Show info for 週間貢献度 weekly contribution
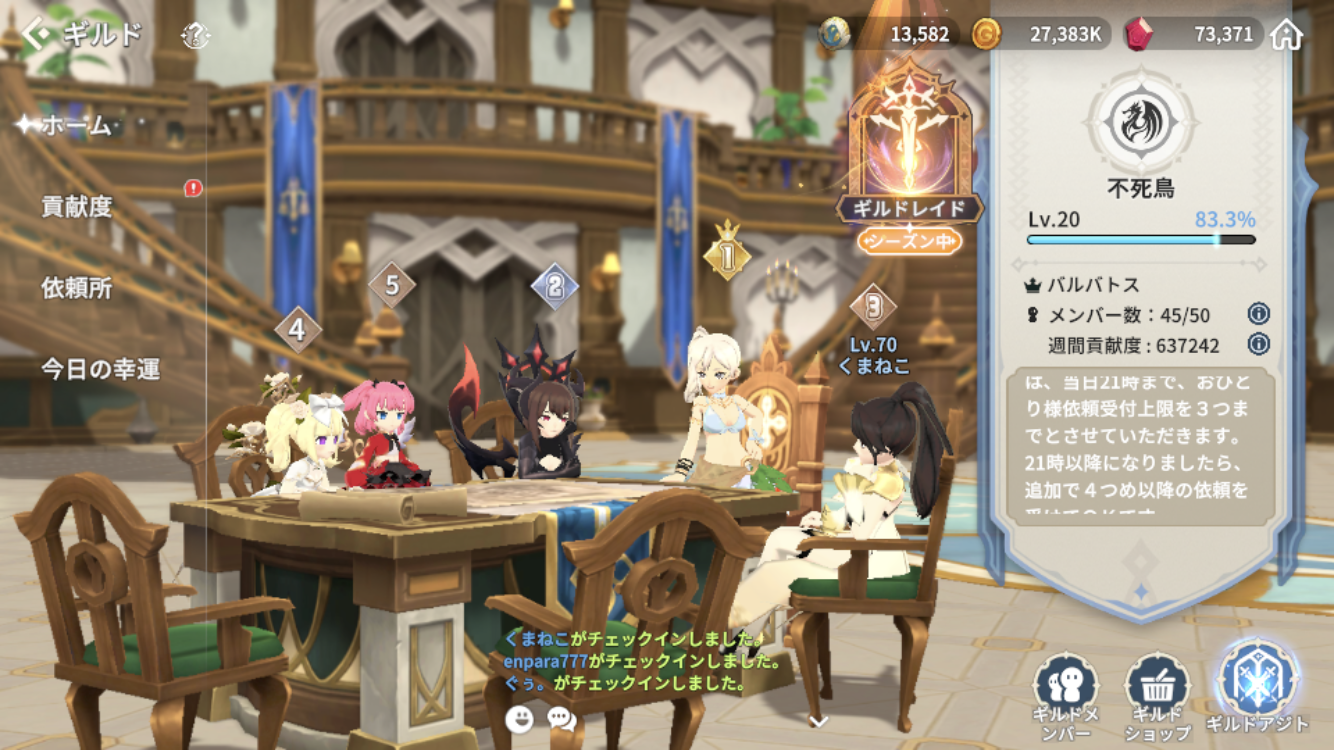Viewport: 1334px width, 750px height. click(x=1259, y=344)
